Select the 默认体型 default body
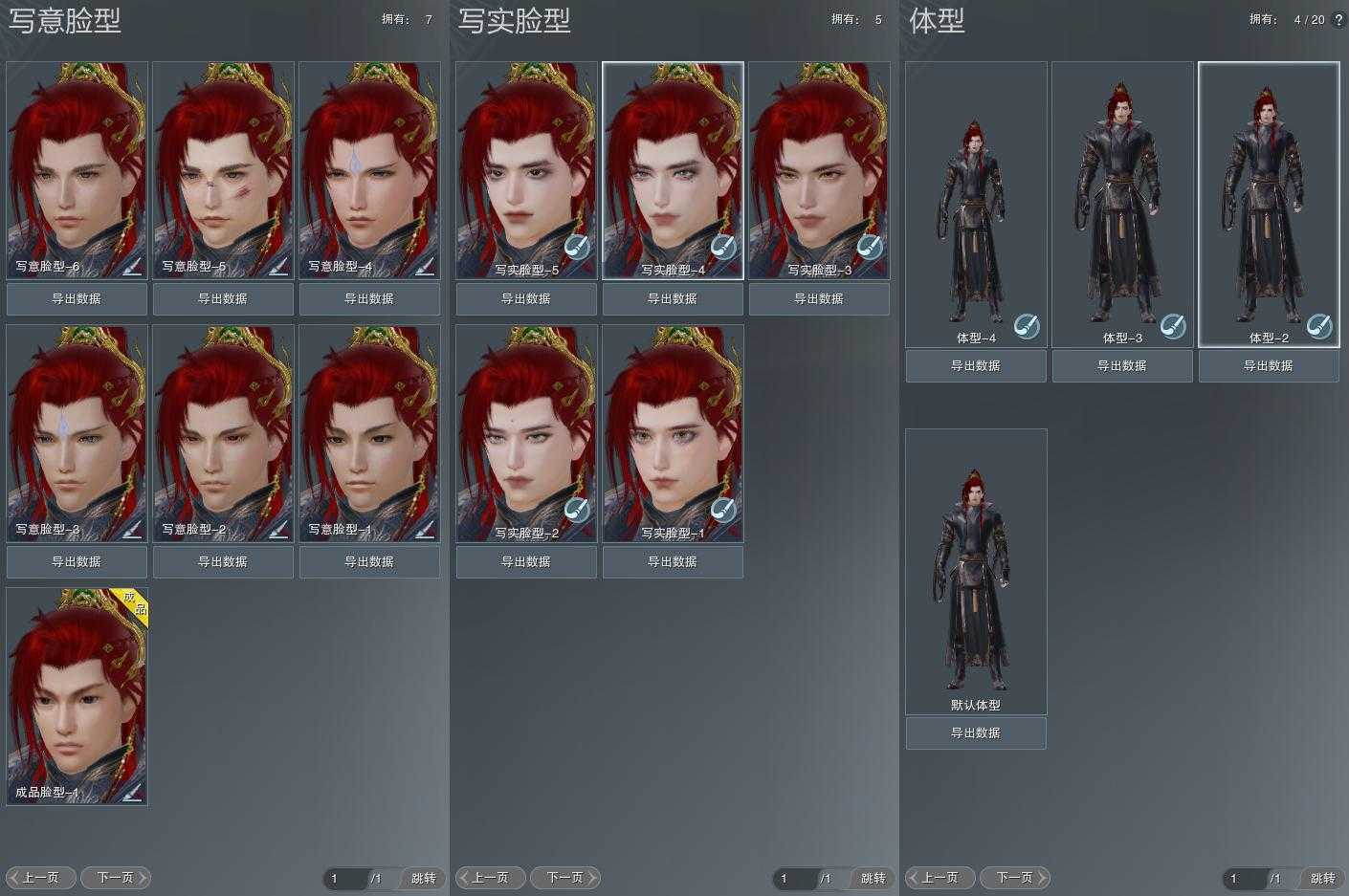The width and height of the screenshot is (1349, 896). click(976, 571)
